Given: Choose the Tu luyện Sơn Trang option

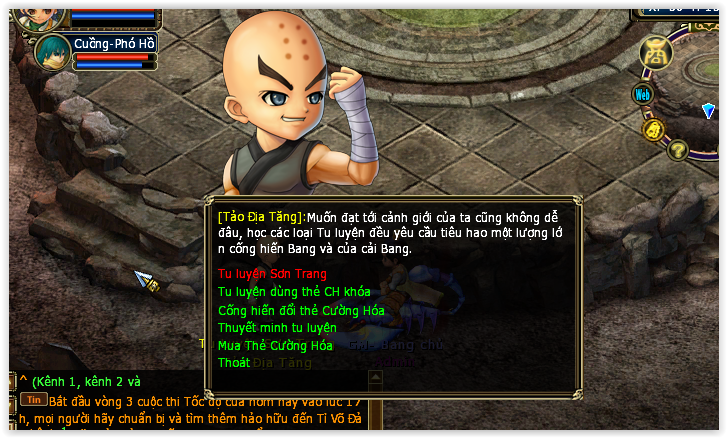Looking at the screenshot, I should (272, 273).
